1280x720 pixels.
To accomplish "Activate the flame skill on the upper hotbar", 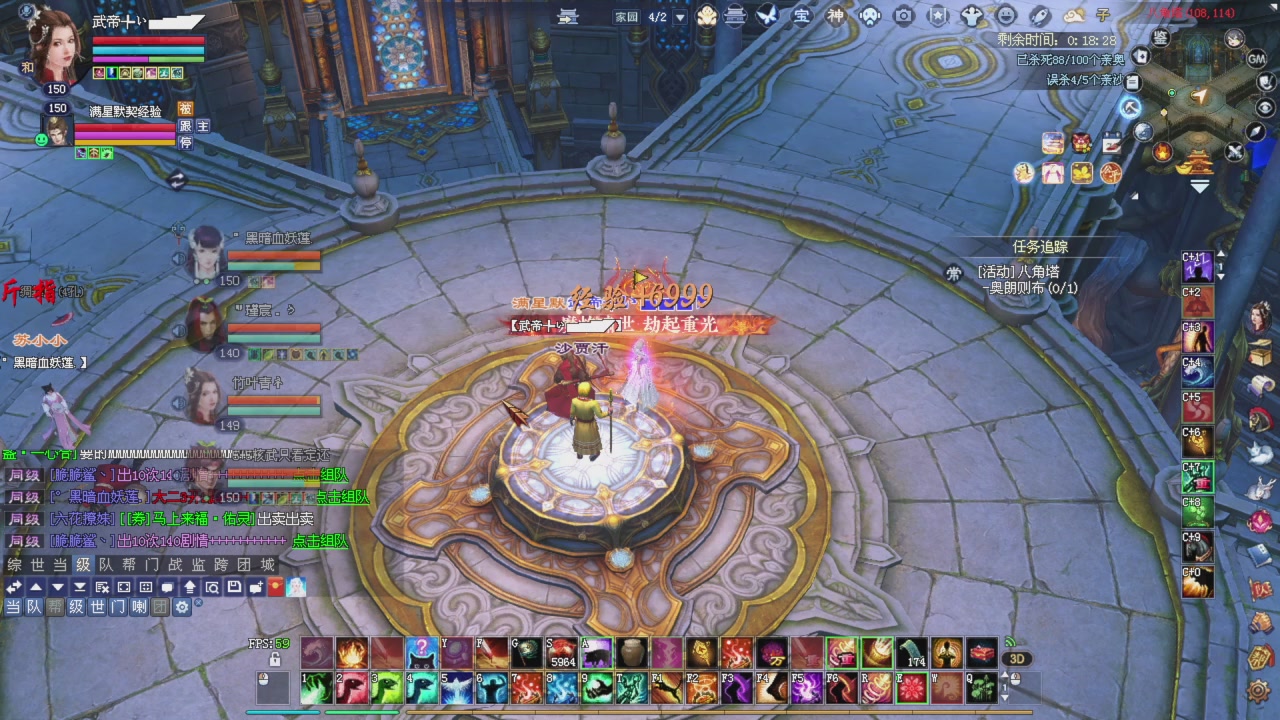I will (352, 653).
